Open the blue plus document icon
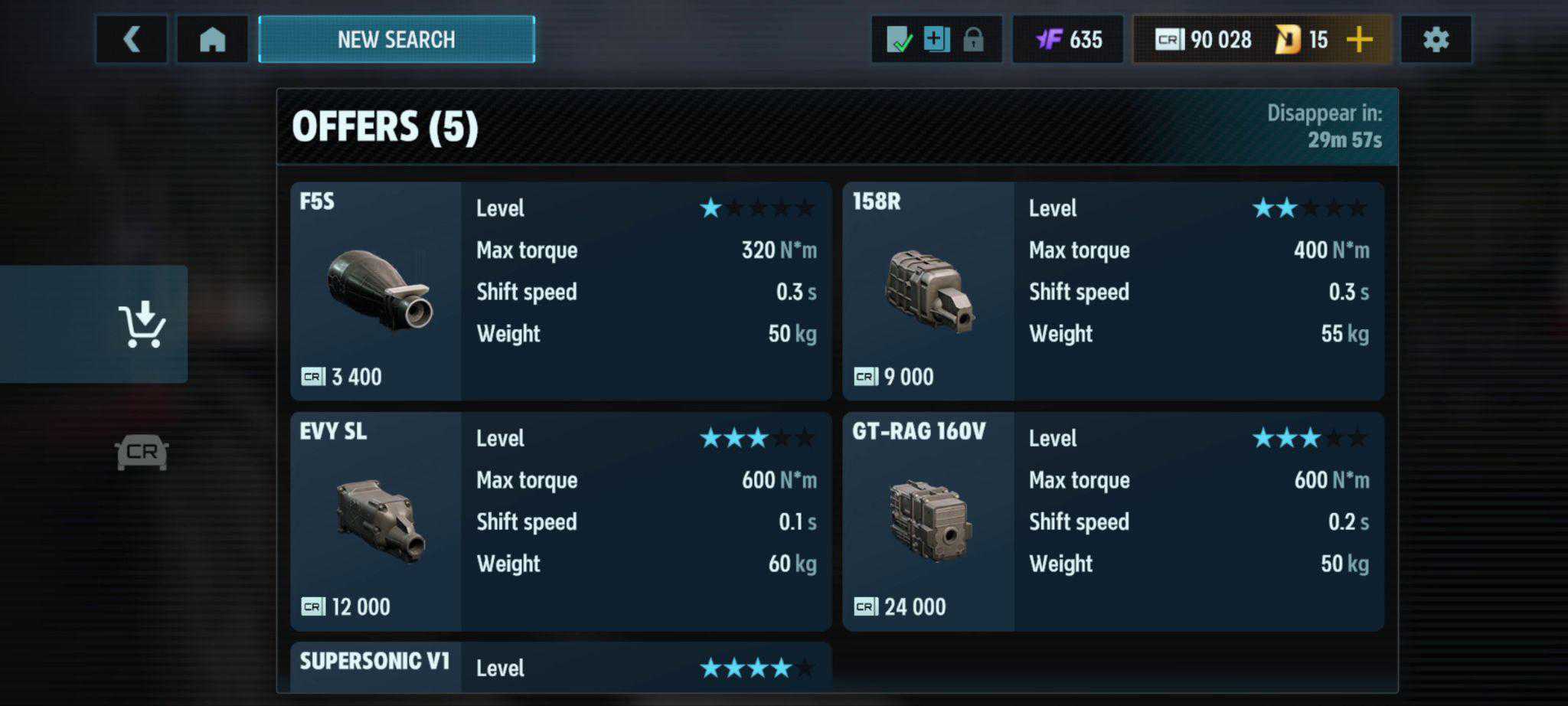Image resolution: width=1568 pixels, height=706 pixels. [x=936, y=39]
